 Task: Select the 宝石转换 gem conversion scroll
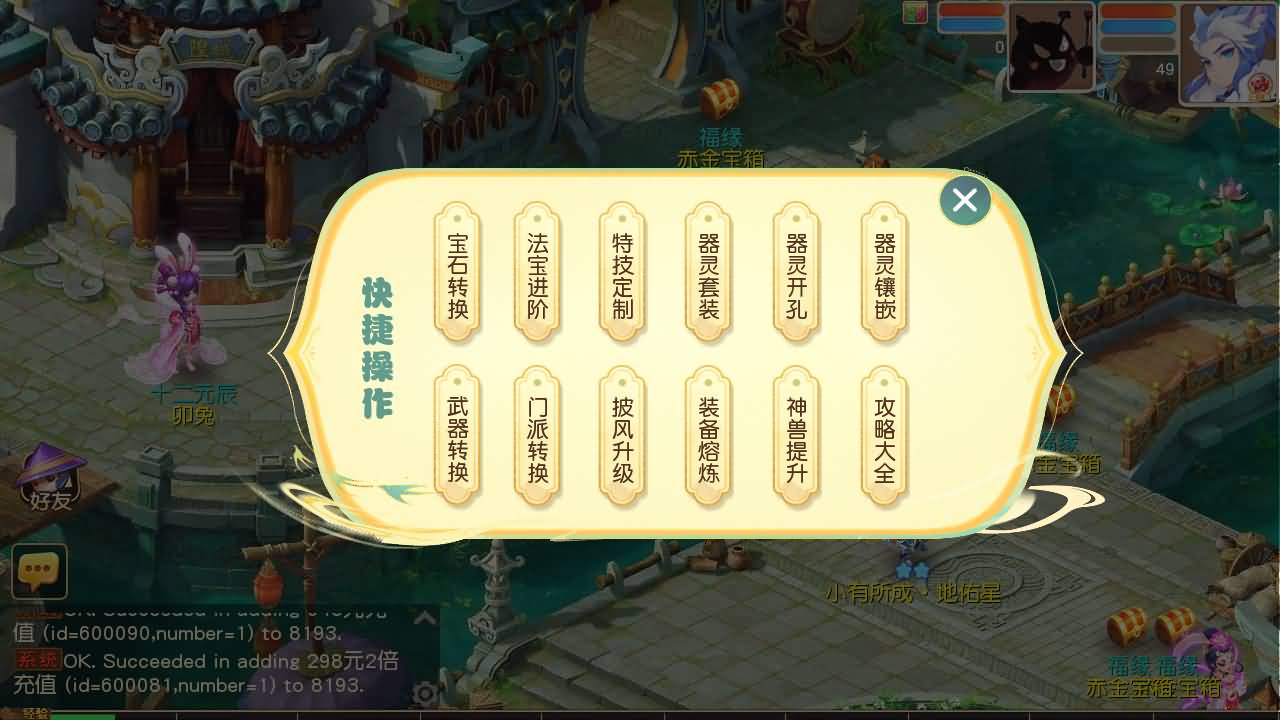(x=457, y=272)
